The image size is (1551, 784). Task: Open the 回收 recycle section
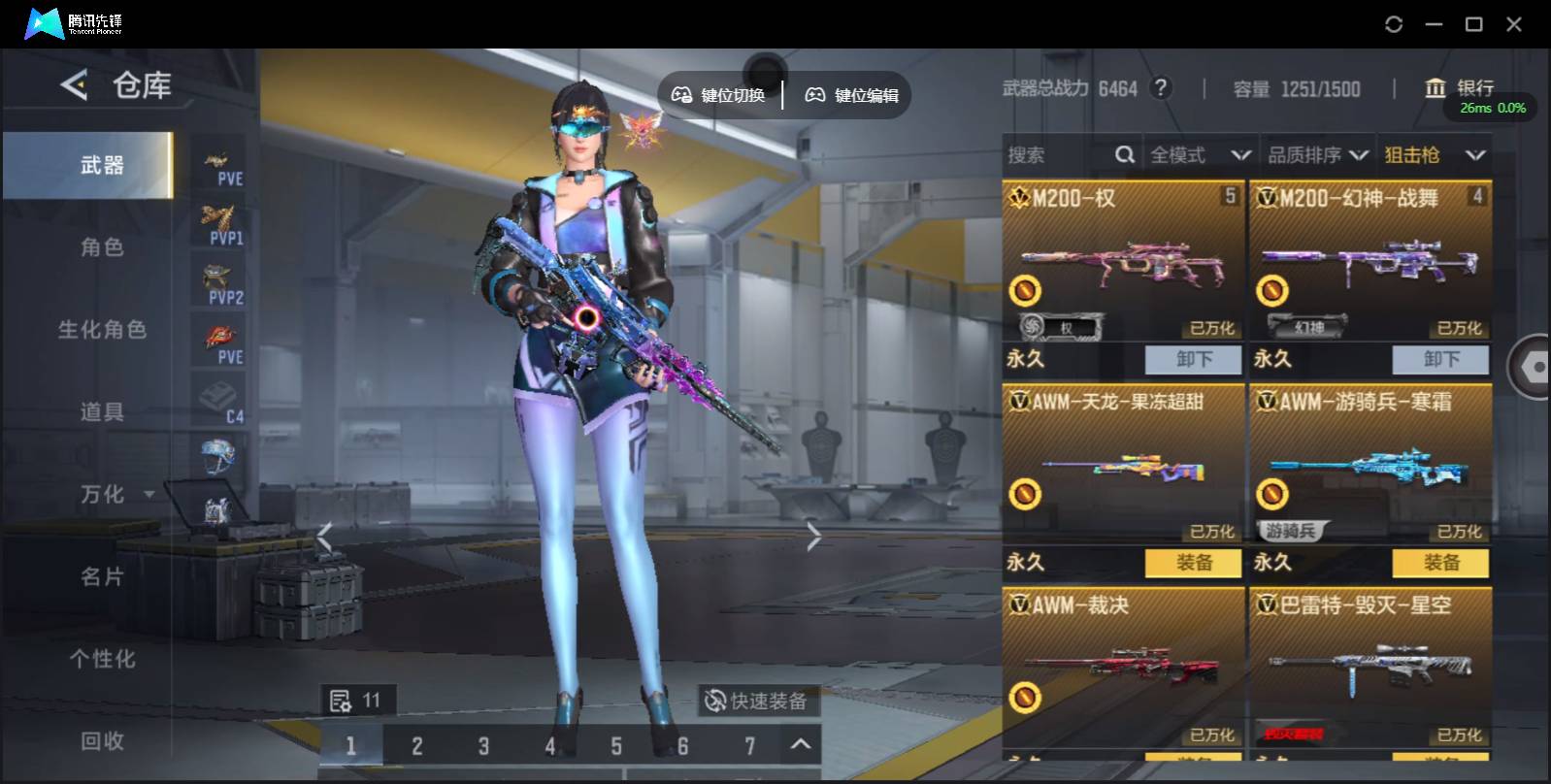click(102, 741)
